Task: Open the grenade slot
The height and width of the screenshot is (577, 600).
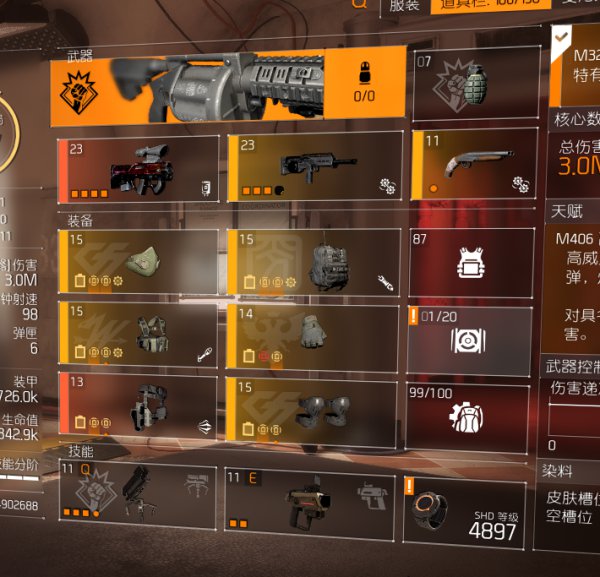Action: [470, 86]
